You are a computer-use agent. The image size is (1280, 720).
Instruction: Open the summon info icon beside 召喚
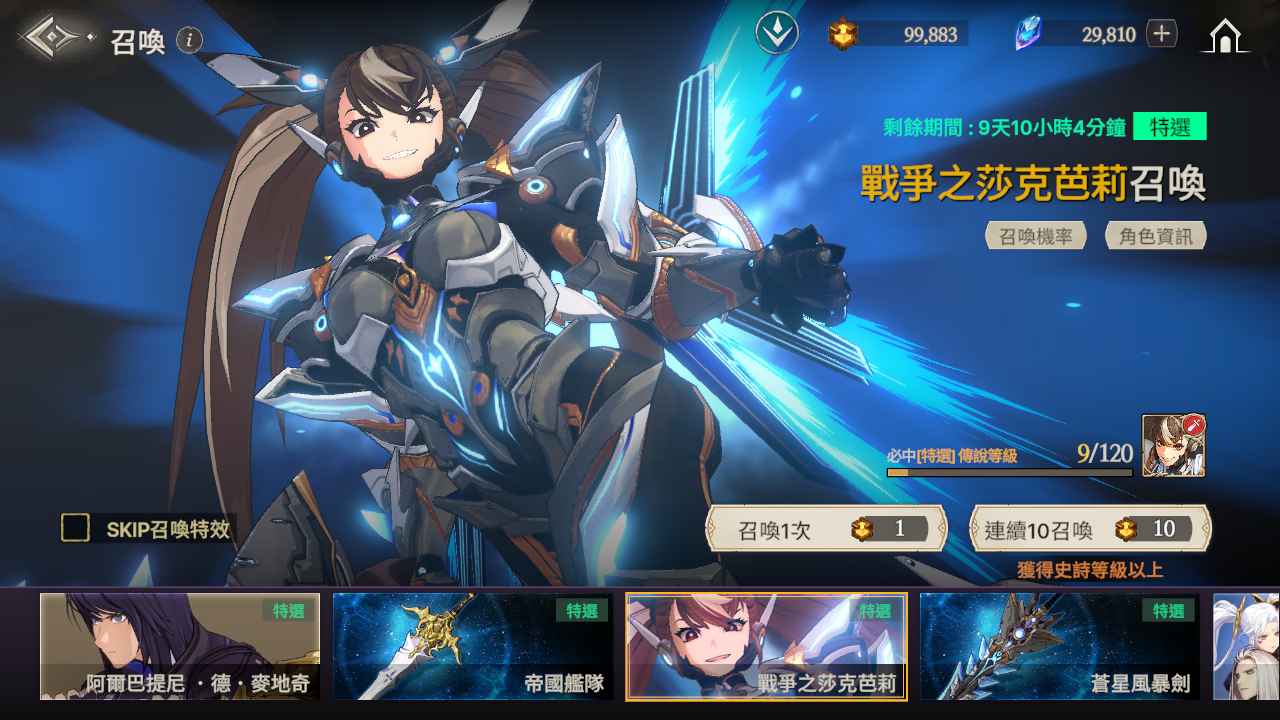click(190, 40)
